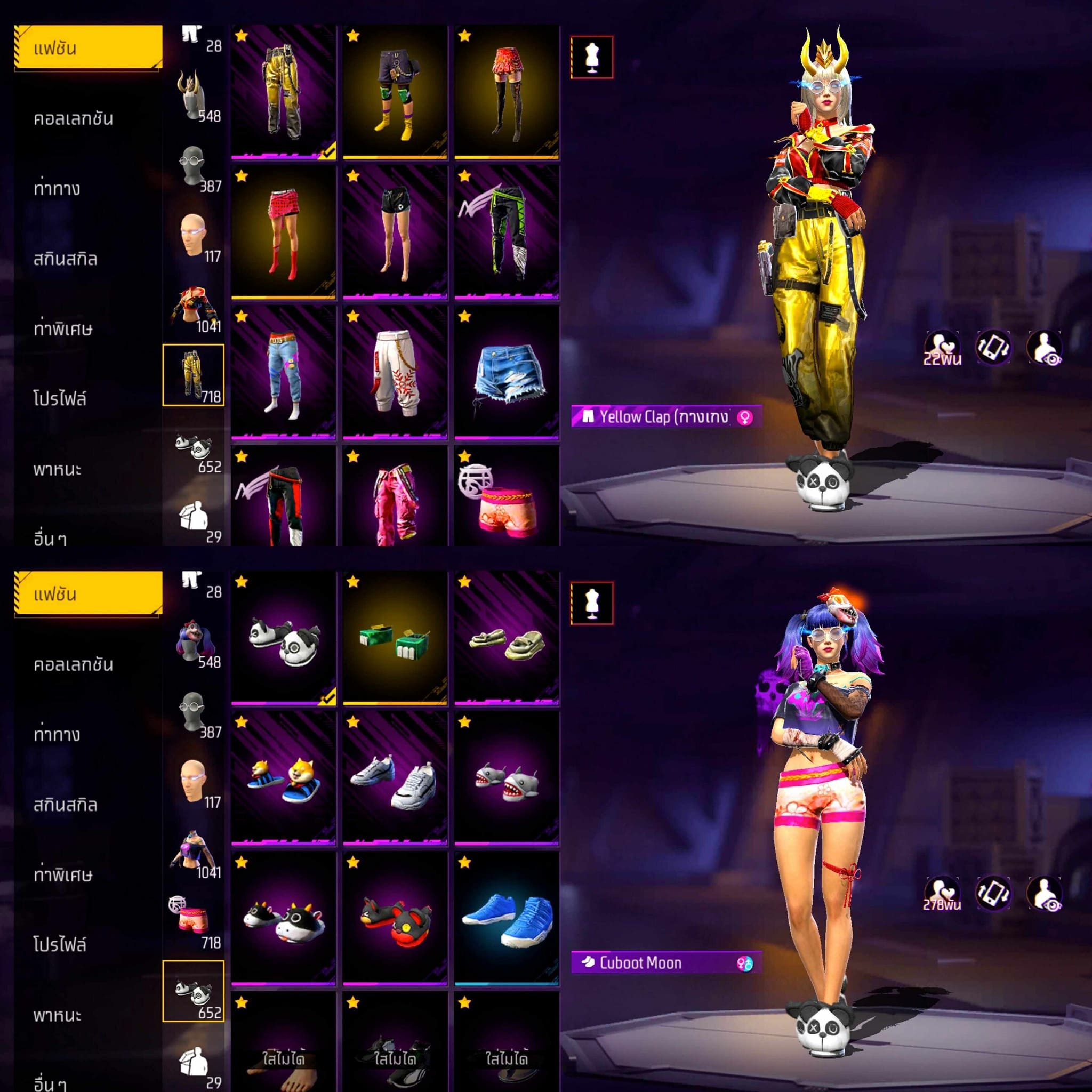
Task: Choose the black-and-white cow slippers
Action: pos(283,919)
